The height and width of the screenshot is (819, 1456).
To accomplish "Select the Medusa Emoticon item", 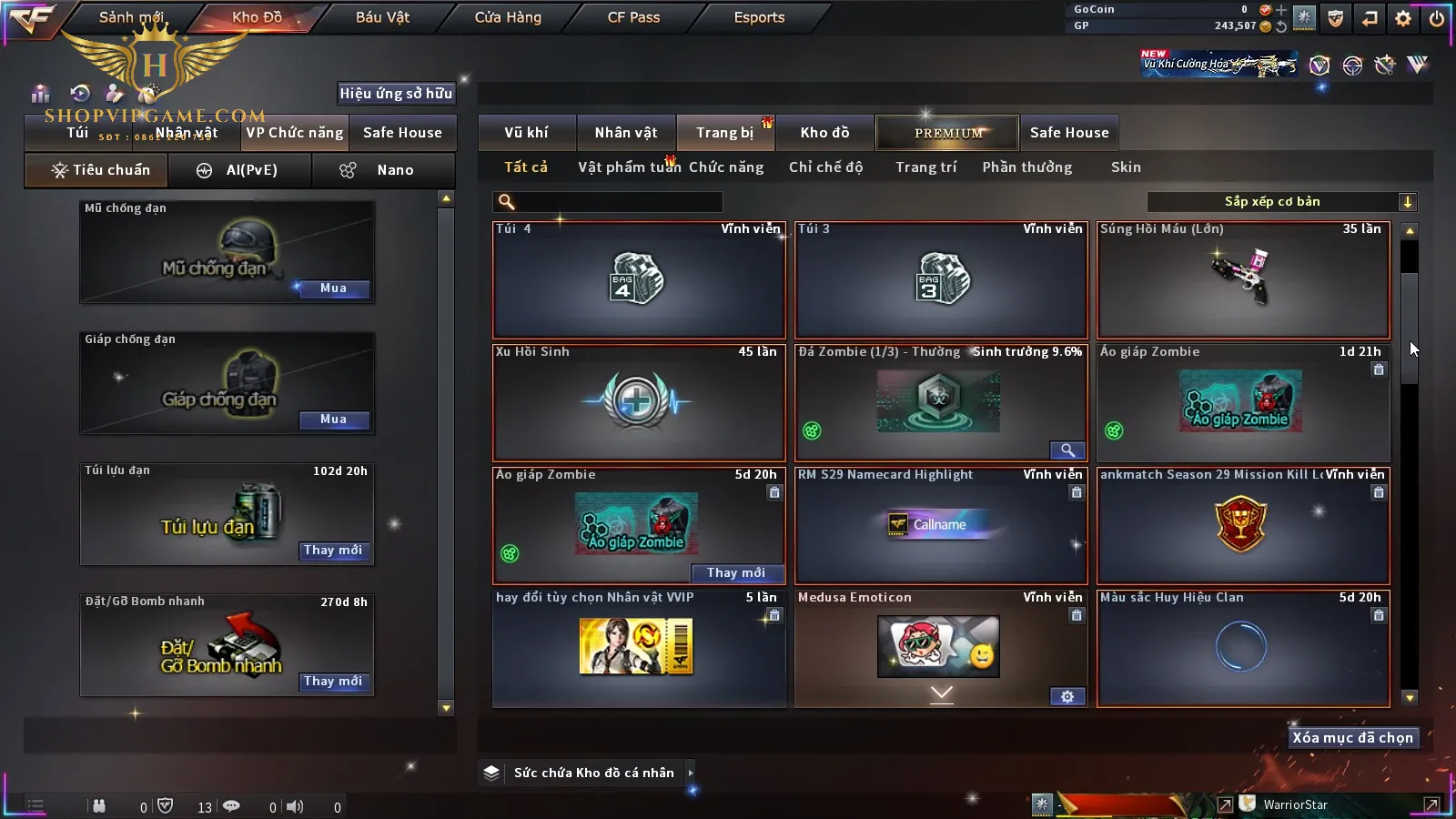I will pyautogui.click(x=941, y=648).
